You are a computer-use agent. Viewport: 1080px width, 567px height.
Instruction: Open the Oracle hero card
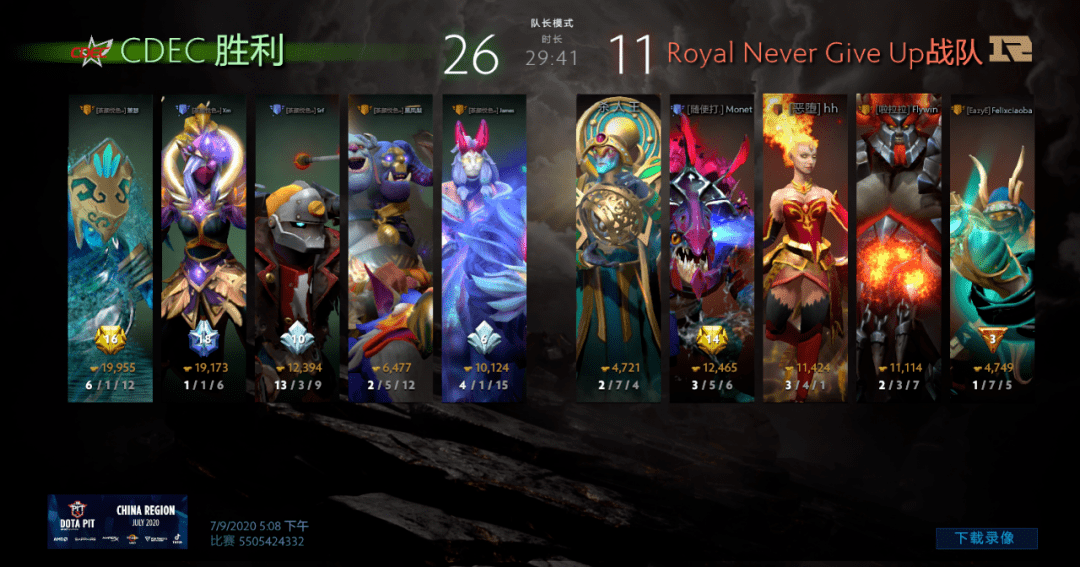(x=618, y=248)
